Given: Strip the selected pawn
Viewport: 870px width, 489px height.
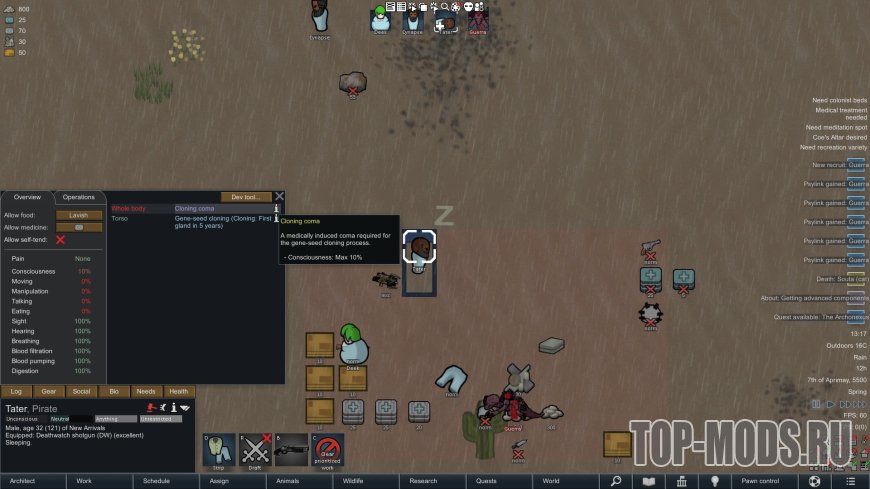Looking at the screenshot, I should pos(218,450).
